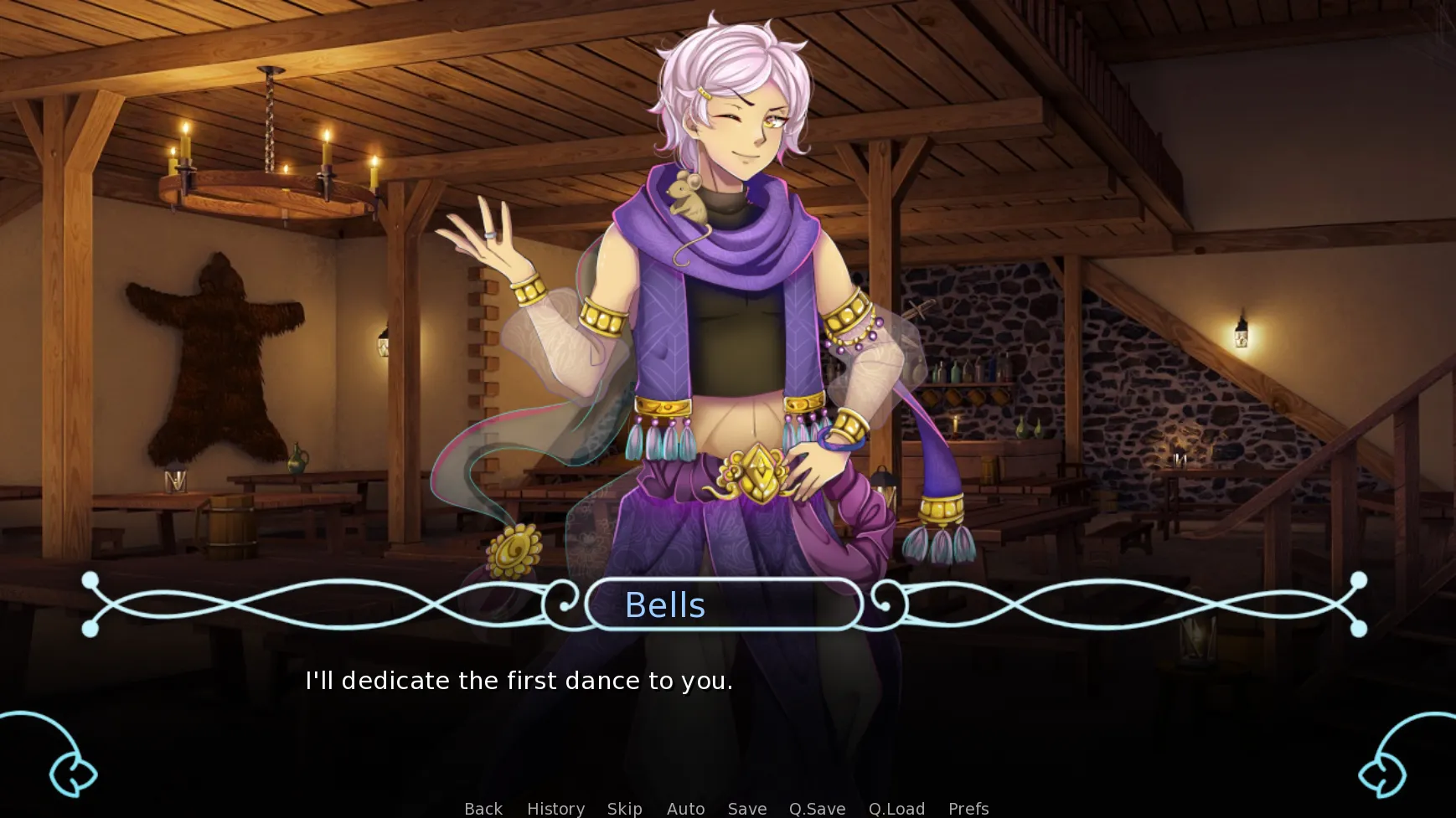The image size is (1456, 818).
Task: Toggle Auto-advance mode
Action: coord(684,808)
